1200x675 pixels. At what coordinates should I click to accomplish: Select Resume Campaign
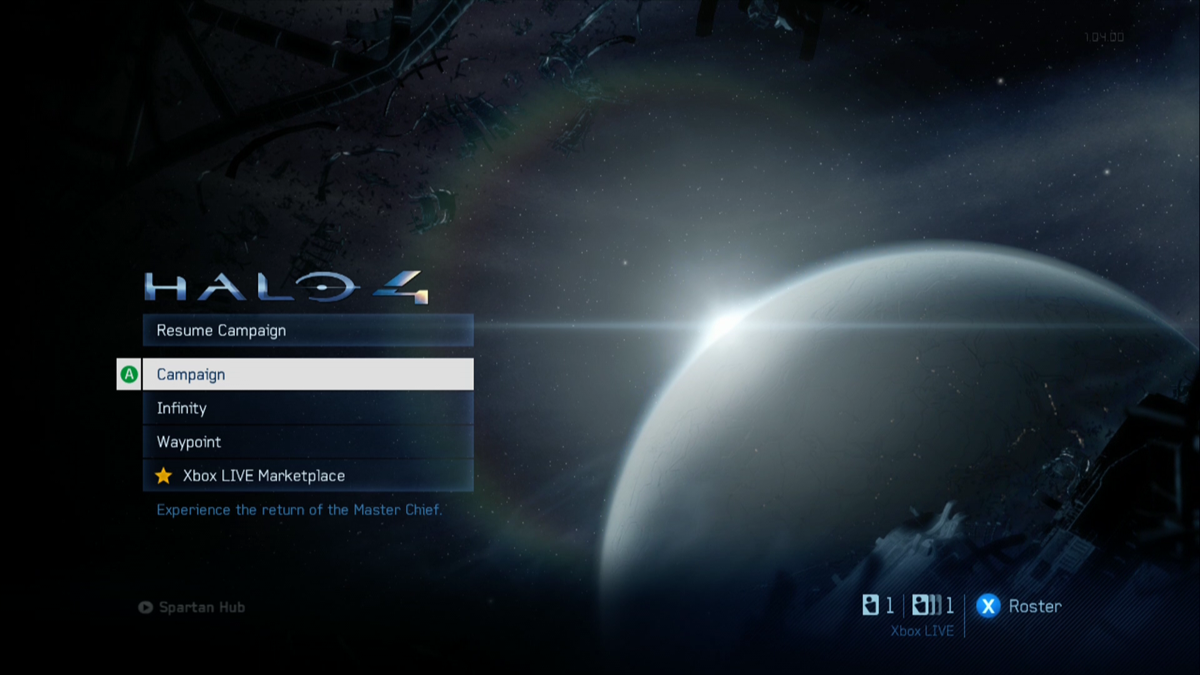click(307, 331)
